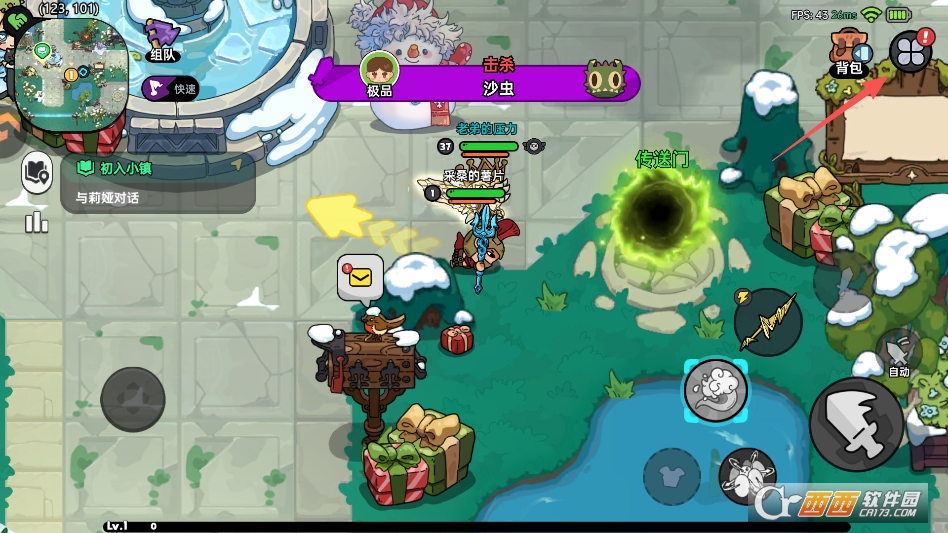Viewport: 948px width, 533px height.
Task: Open the map book icon
Action: (x=37, y=173)
